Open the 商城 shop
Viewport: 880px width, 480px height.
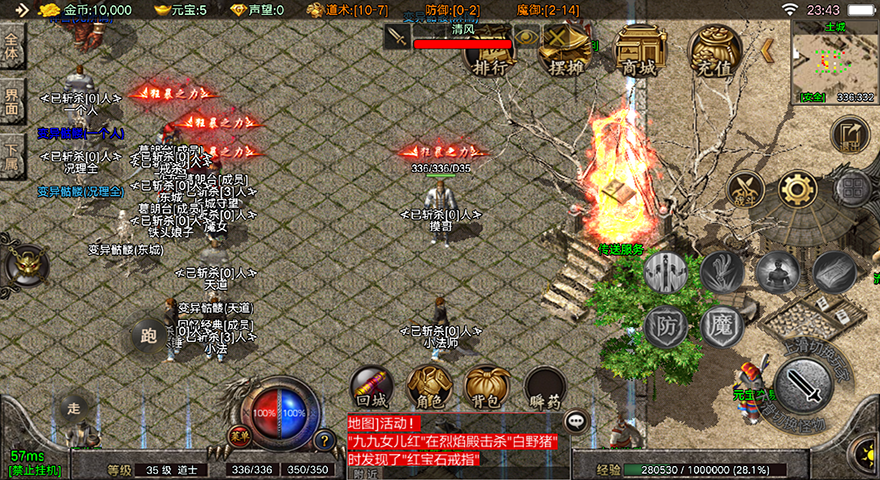(x=640, y=51)
